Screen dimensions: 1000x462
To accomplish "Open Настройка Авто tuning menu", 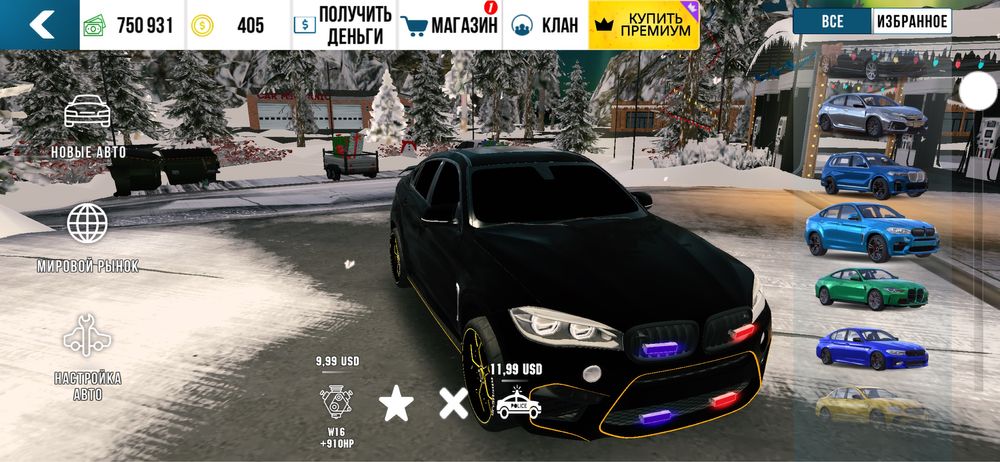I will pyautogui.click(x=88, y=357).
